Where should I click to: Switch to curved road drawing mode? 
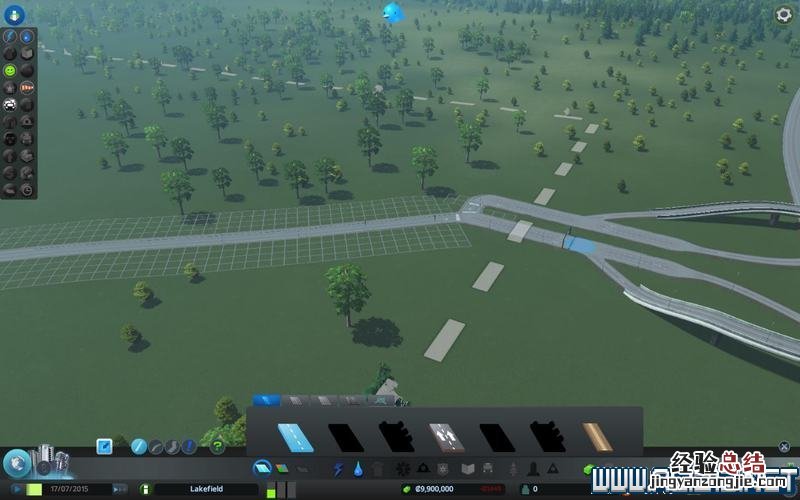point(156,446)
